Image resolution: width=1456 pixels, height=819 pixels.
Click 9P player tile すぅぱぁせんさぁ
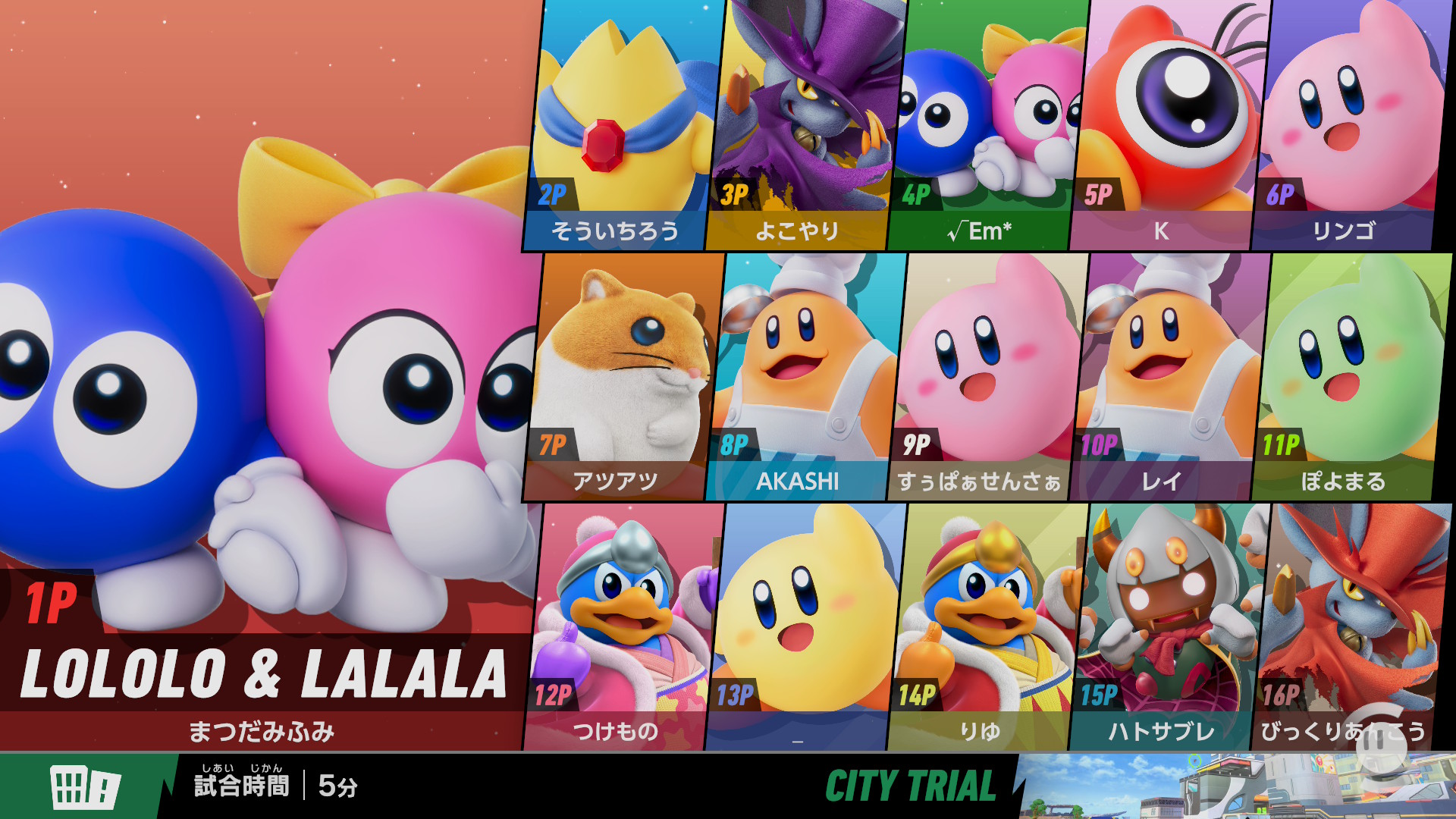[986, 375]
